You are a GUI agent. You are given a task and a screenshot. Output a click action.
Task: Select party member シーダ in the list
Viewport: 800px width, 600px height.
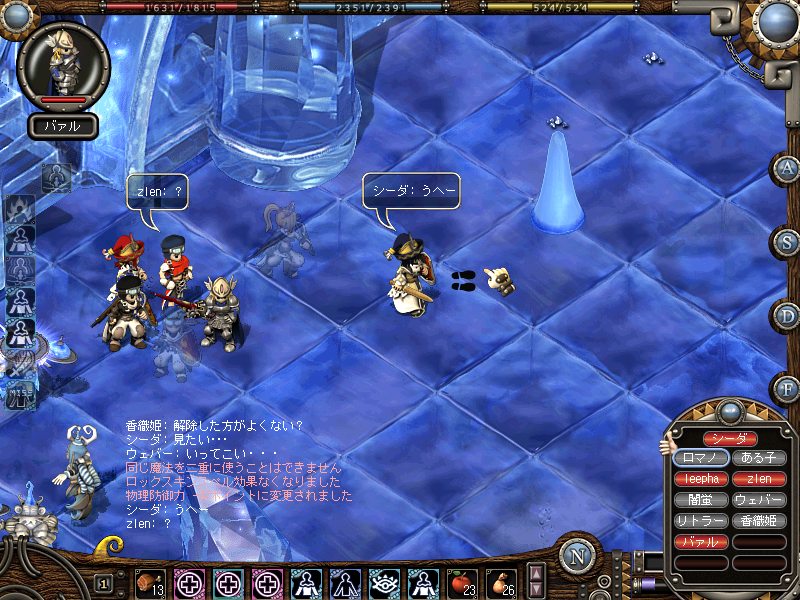729,439
